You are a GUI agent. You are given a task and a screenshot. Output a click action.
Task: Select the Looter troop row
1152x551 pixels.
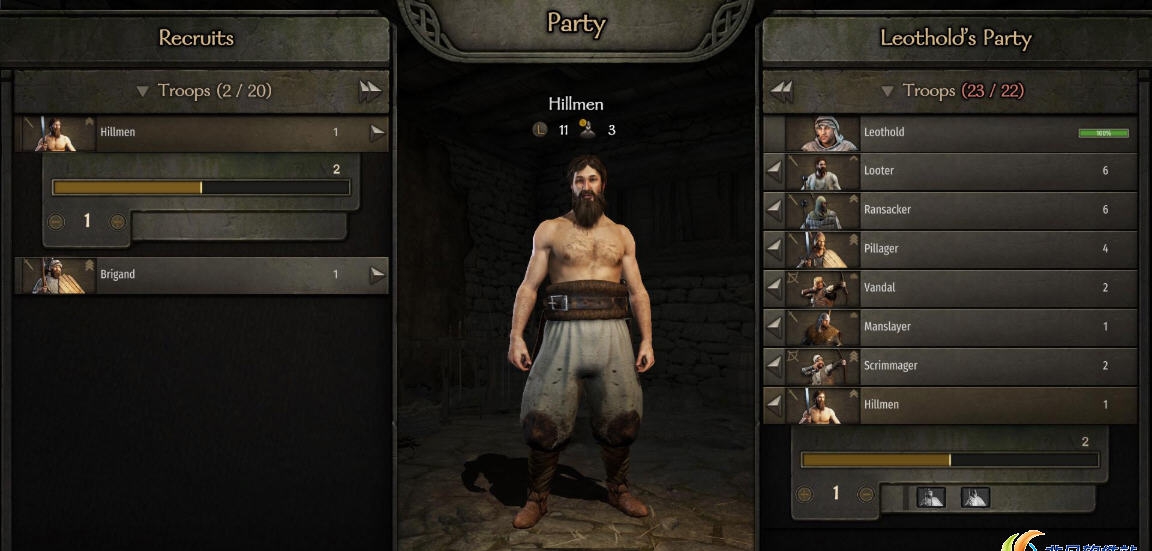pos(960,171)
